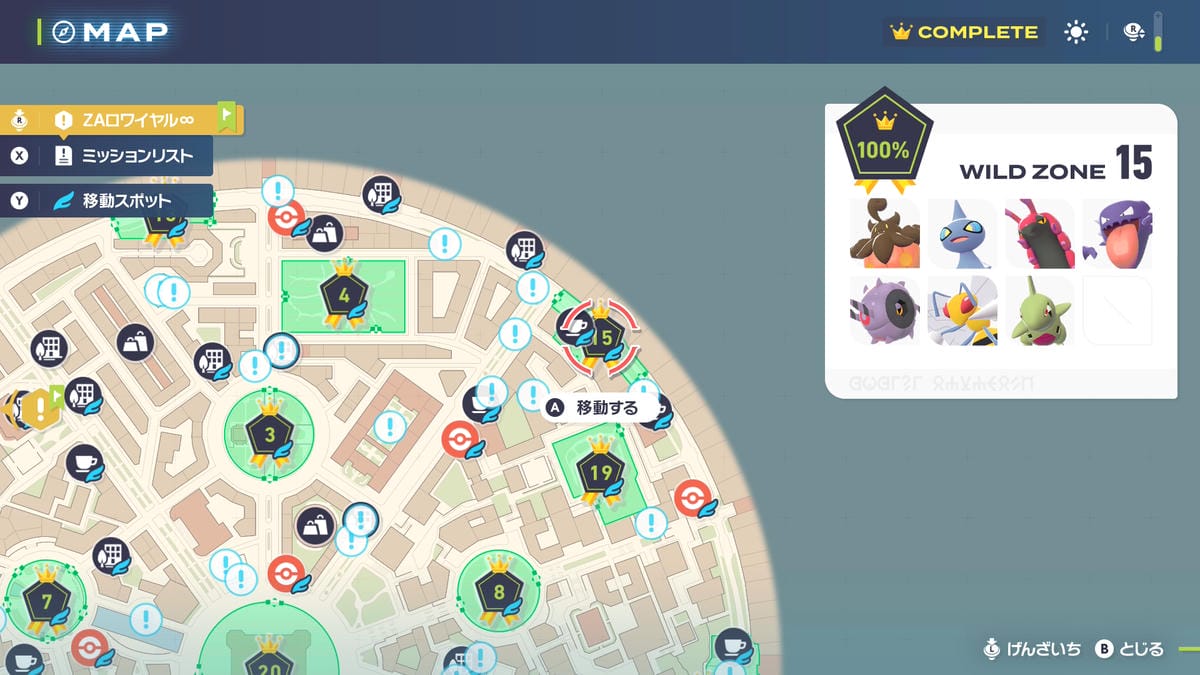Close the map with とじる
The image size is (1200, 675).
tap(1131, 649)
